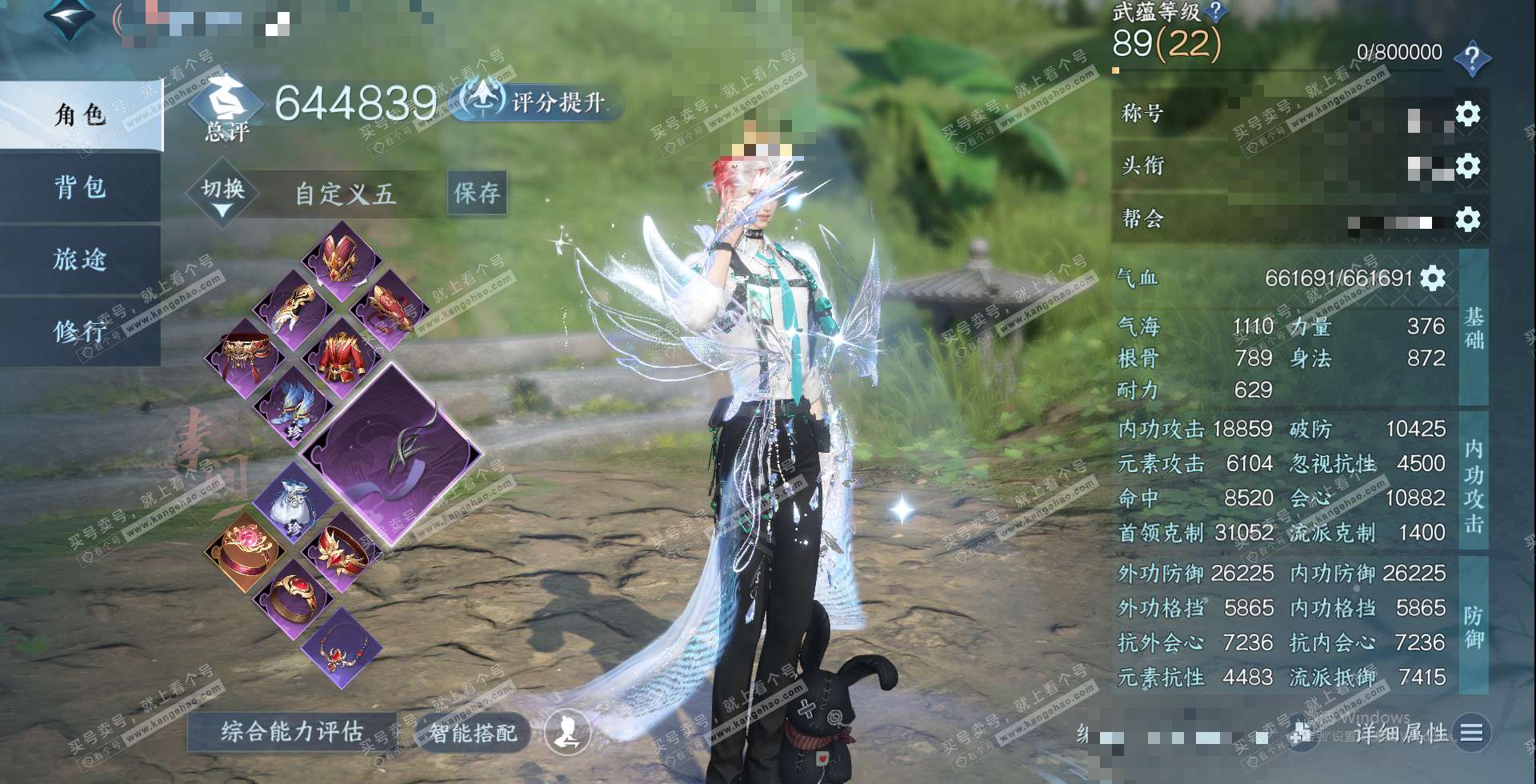
Task: Save the current loadout with 保存
Action: pyautogui.click(x=477, y=193)
